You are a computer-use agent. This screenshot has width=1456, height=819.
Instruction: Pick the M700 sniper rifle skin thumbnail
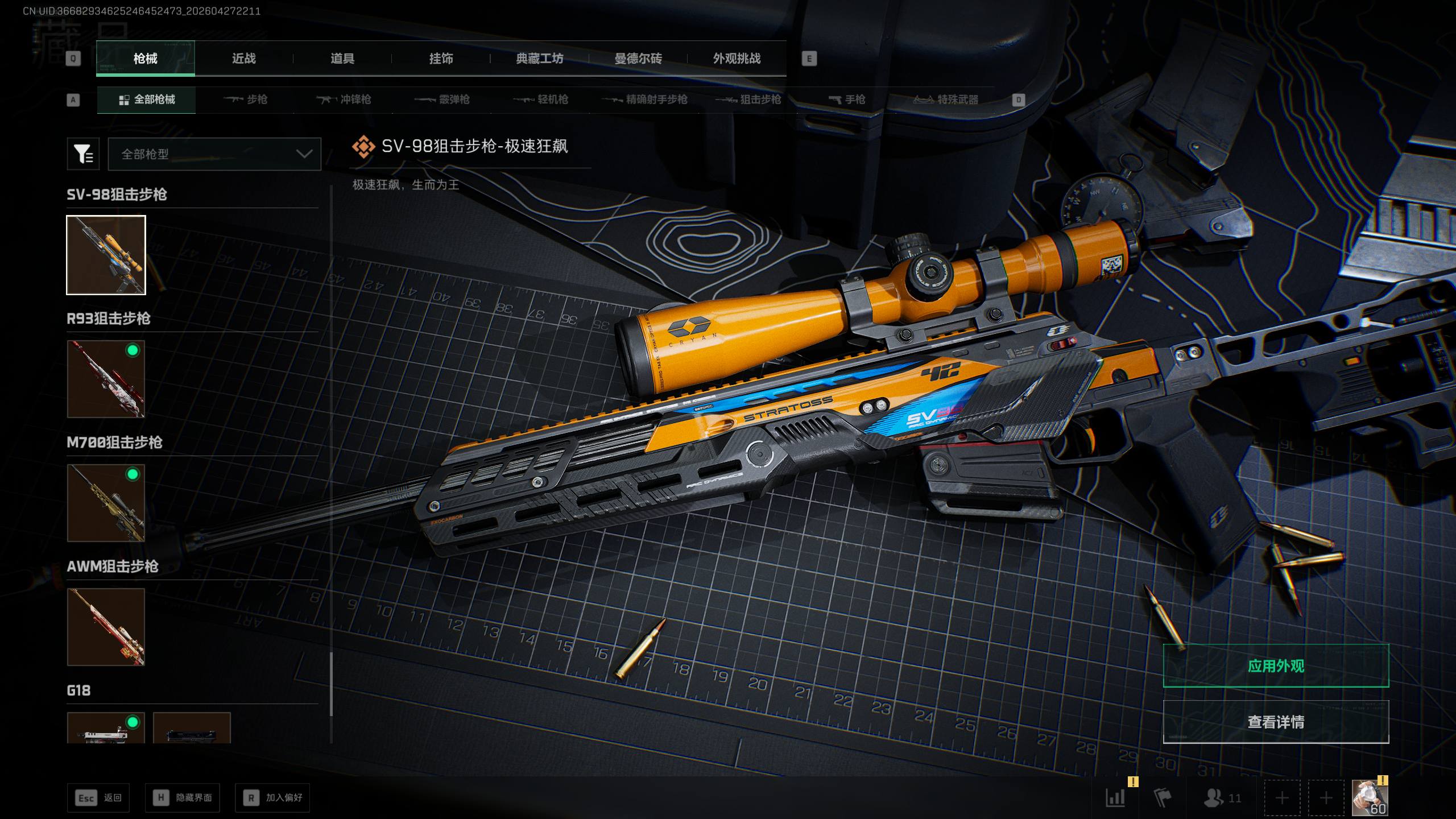106,503
